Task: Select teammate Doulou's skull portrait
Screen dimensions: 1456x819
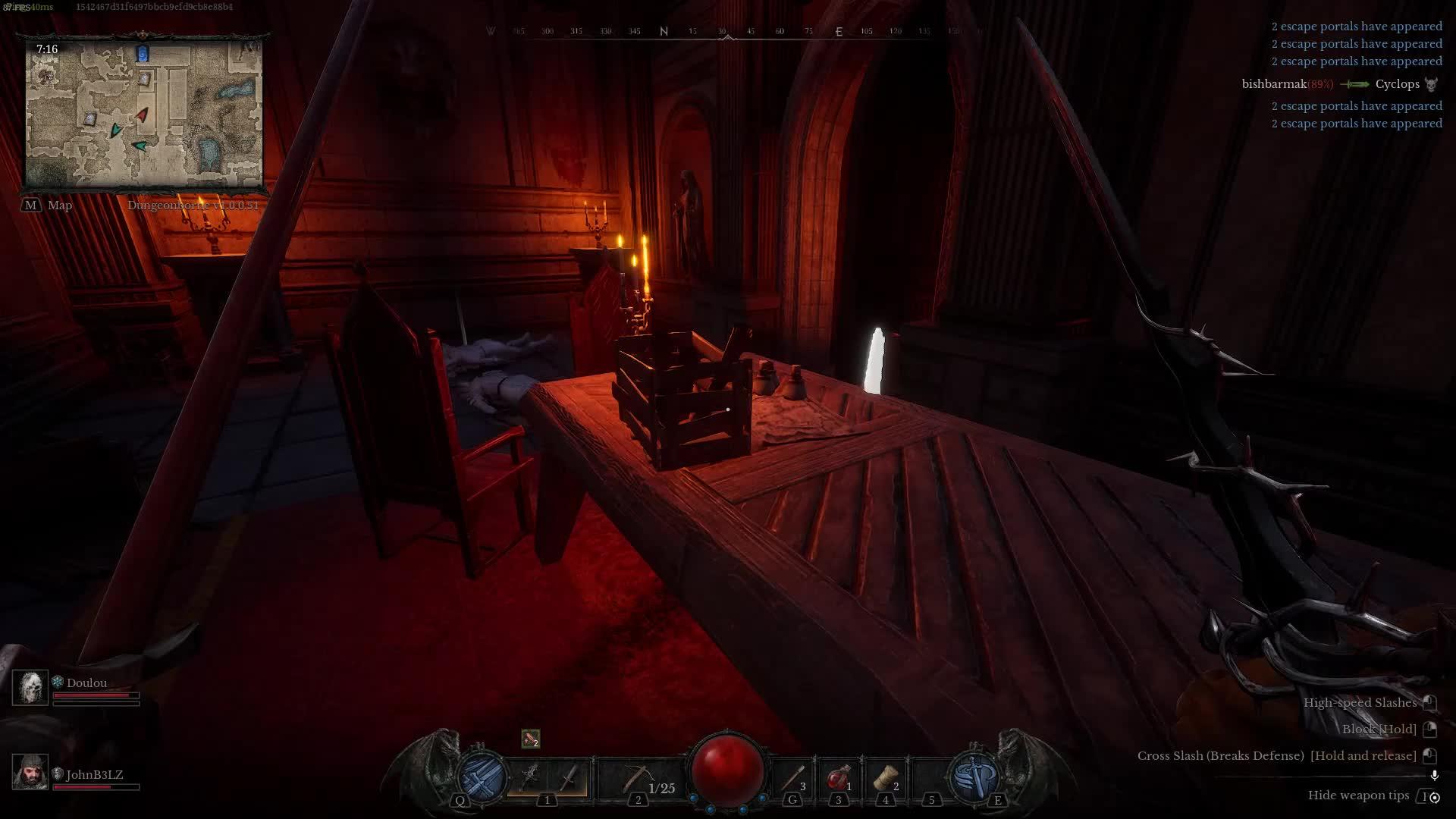Action: pyautogui.click(x=30, y=688)
